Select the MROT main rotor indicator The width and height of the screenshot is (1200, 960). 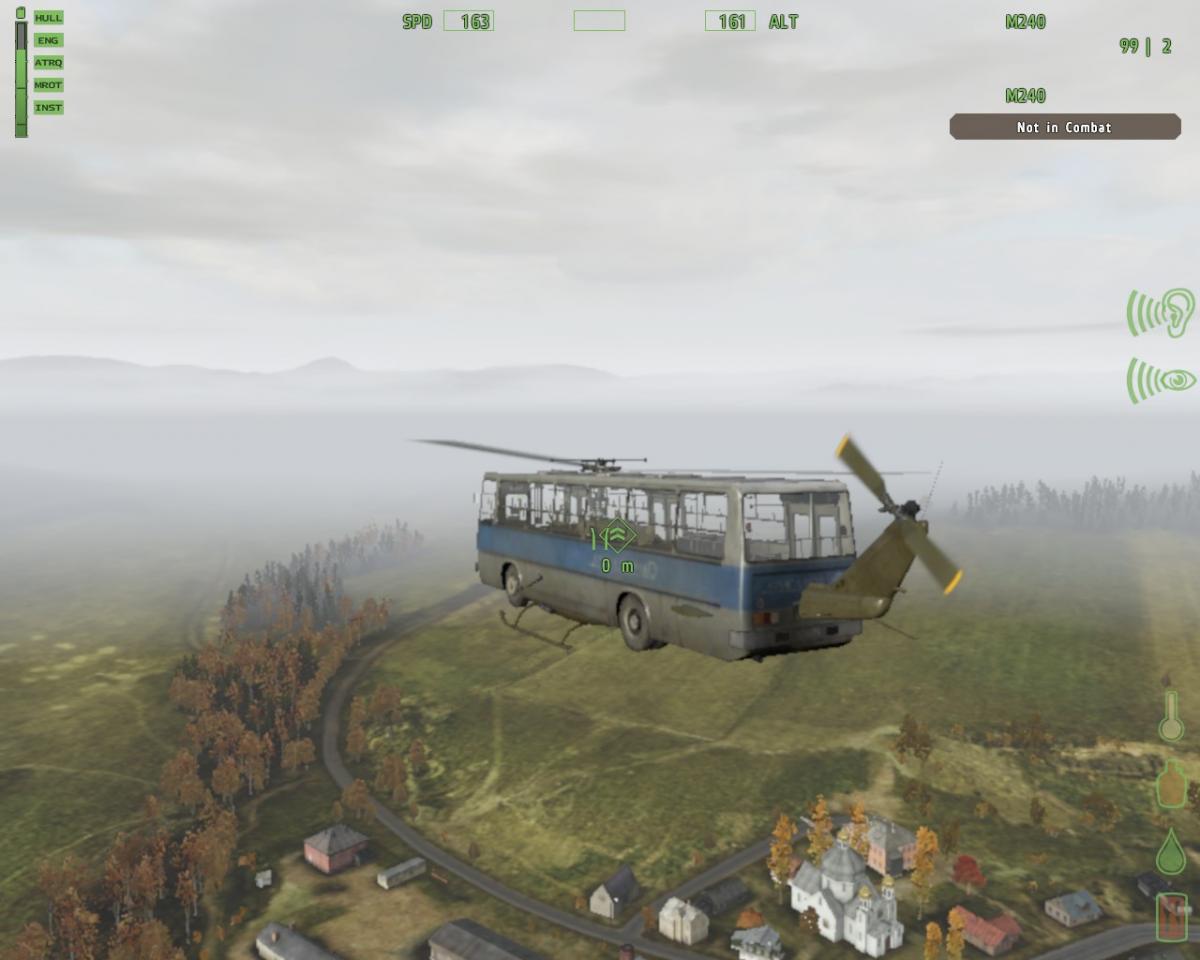(x=48, y=85)
